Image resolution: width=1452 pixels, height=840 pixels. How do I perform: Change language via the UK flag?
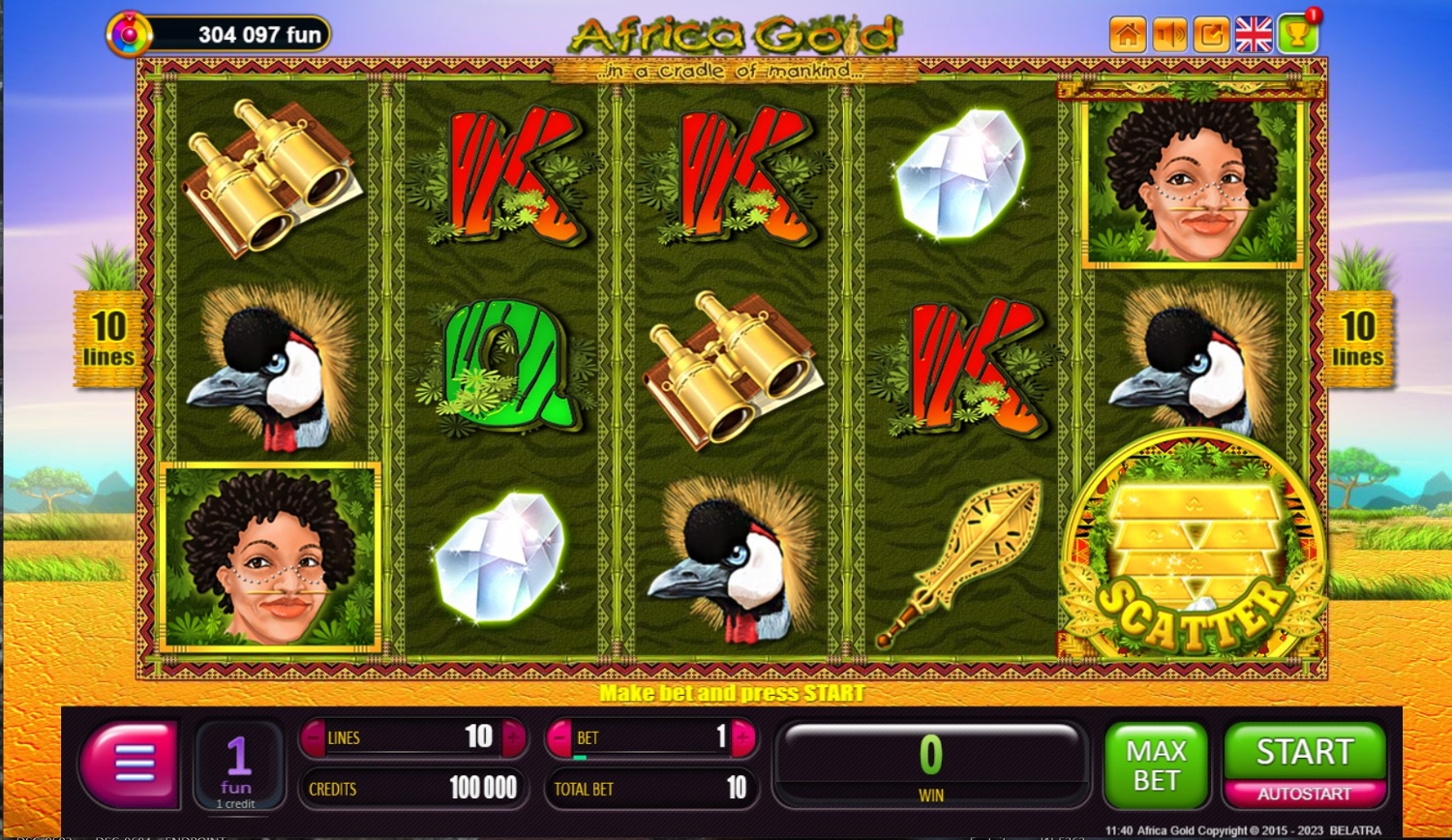click(x=1254, y=35)
